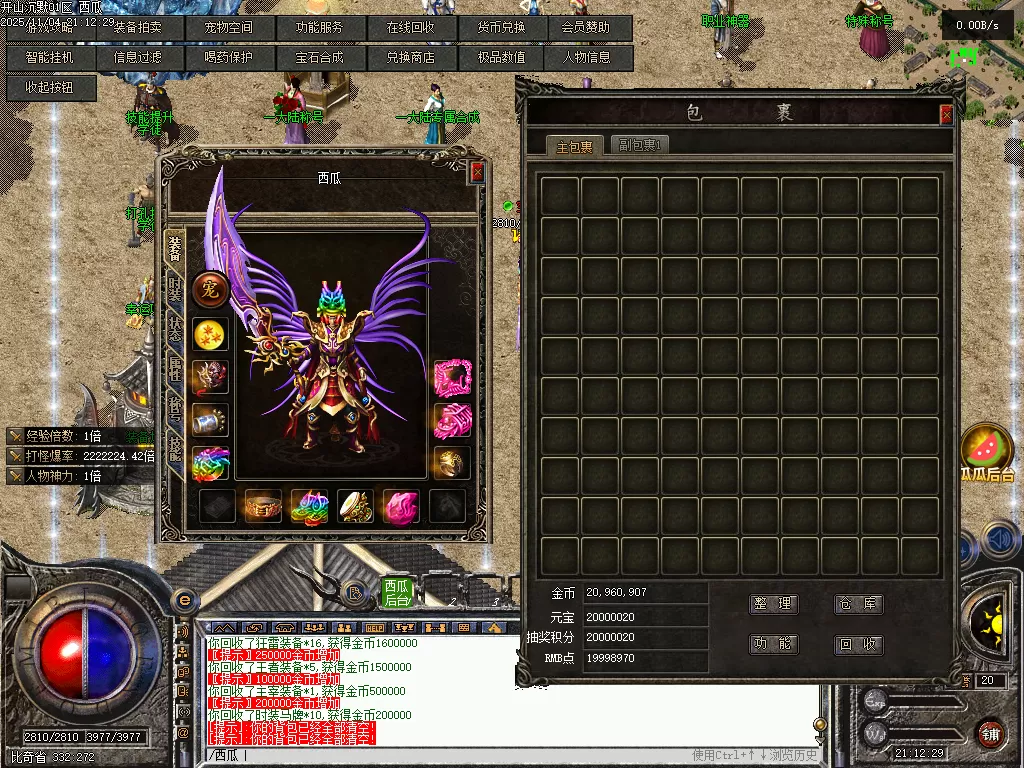
Task: Click the 回收 recycle button in bag
Action: [859, 645]
